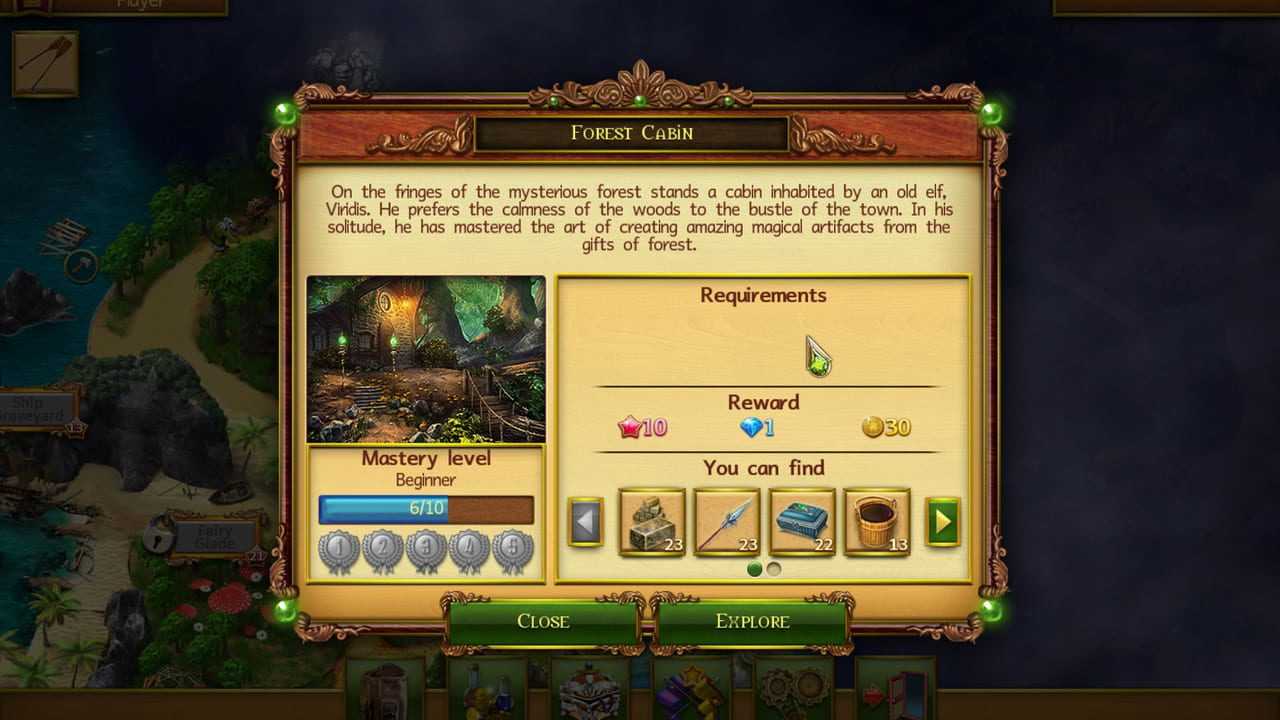Select the first green item page dot
Screen dimensions: 1280x720
[755, 569]
